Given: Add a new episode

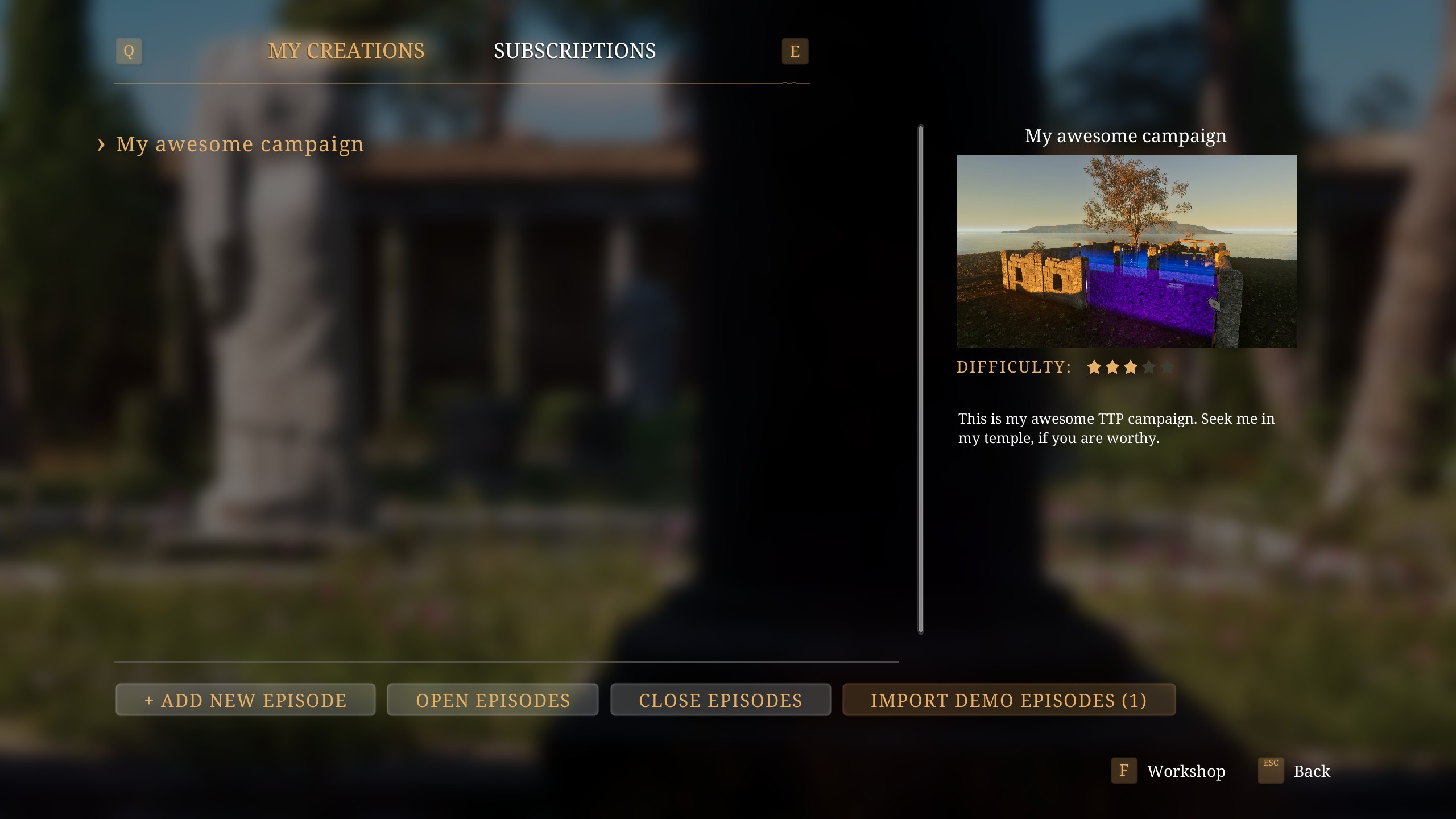Looking at the screenshot, I should click(245, 700).
